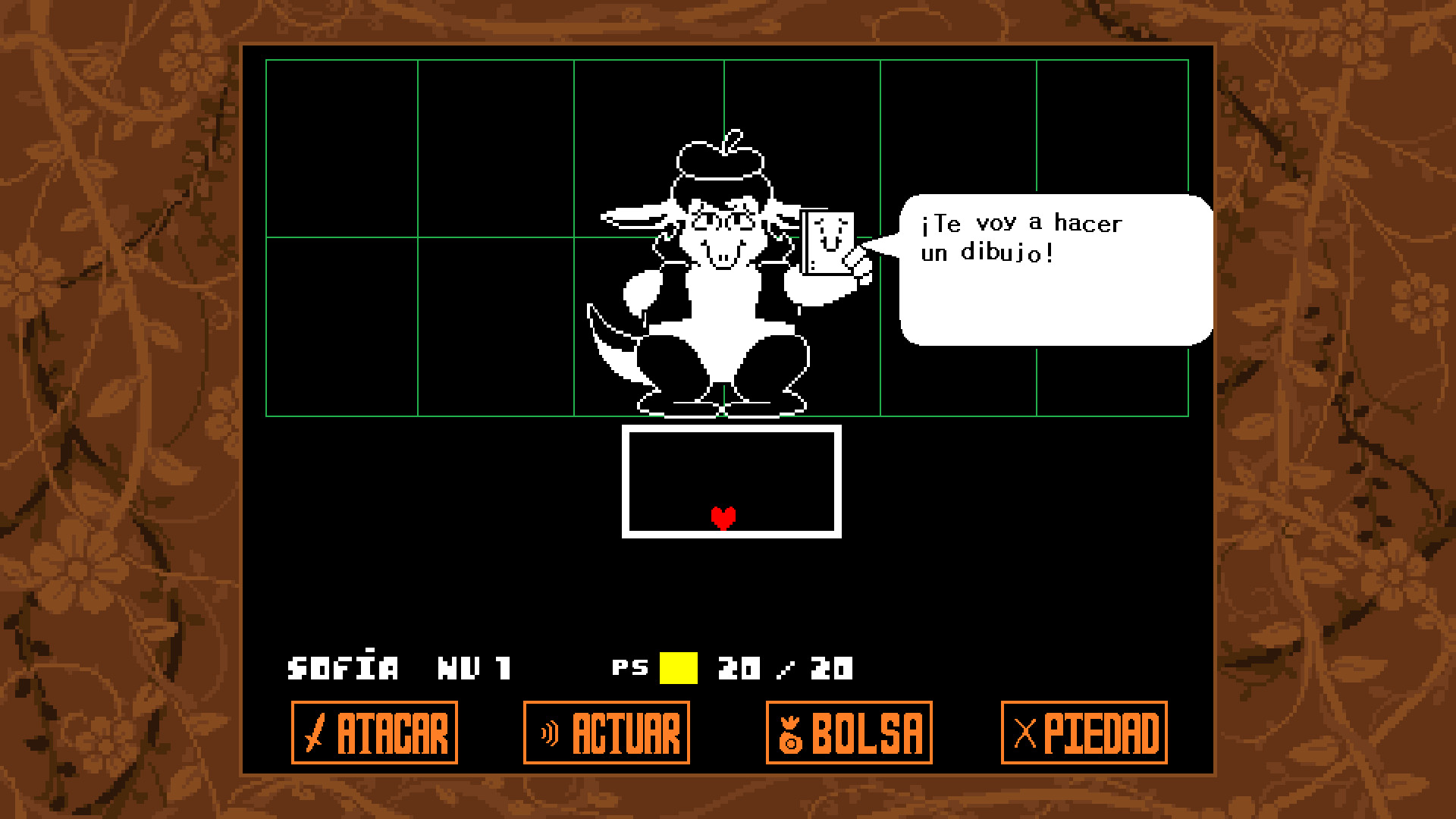Image resolution: width=1456 pixels, height=819 pixels.
Task: Click the 20 / 20 health counter
Action: (785, 667)
